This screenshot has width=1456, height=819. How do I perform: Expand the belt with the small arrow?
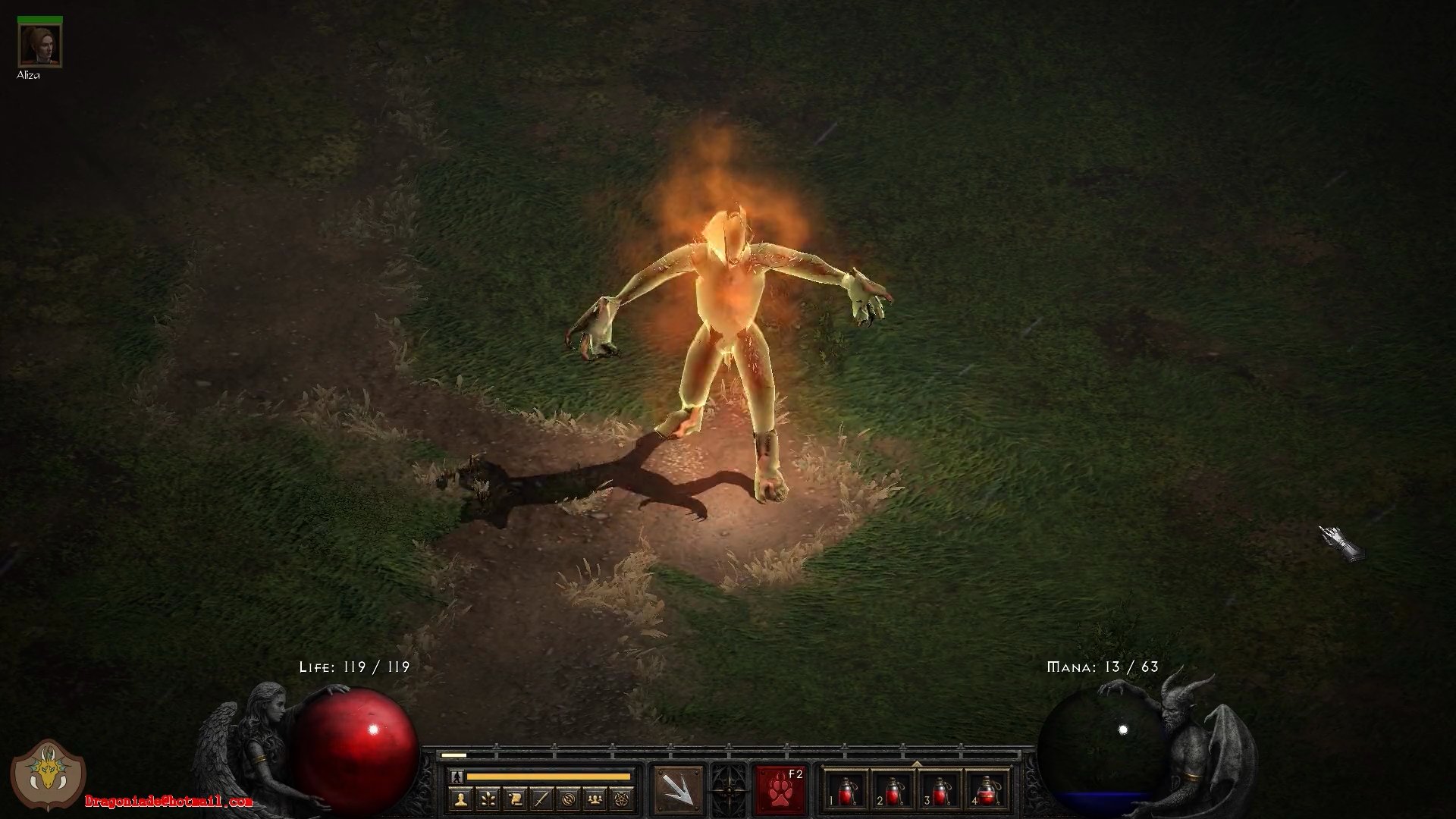(x=917, y=764)
